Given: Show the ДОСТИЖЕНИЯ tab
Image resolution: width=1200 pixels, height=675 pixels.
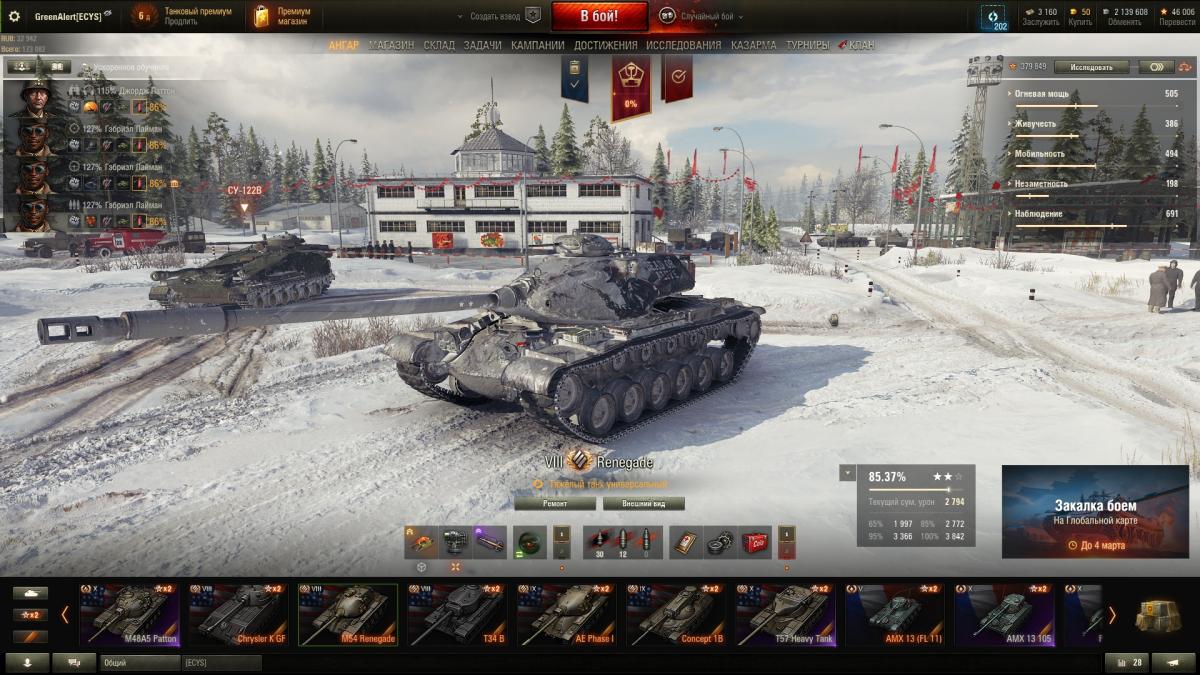Looking at the screenshot, I should point(606,45).
